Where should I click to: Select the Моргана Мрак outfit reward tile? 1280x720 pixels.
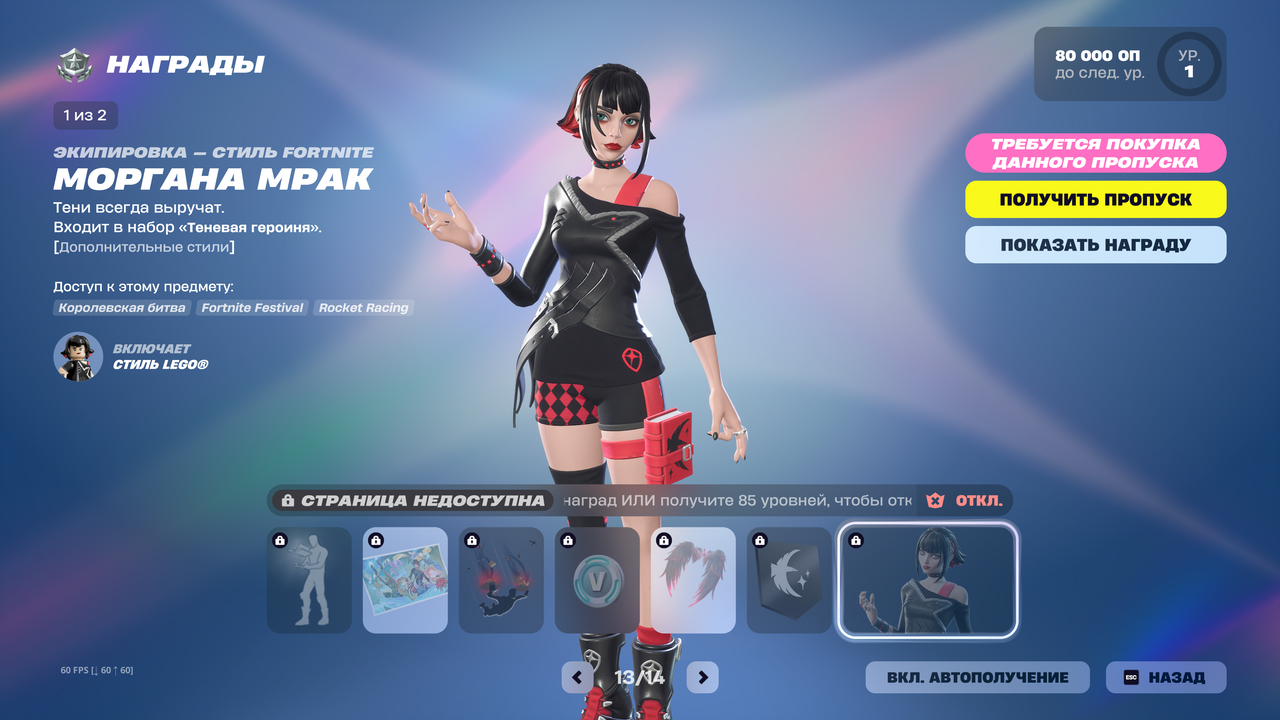pyautogui.click(x=928, y=580)
